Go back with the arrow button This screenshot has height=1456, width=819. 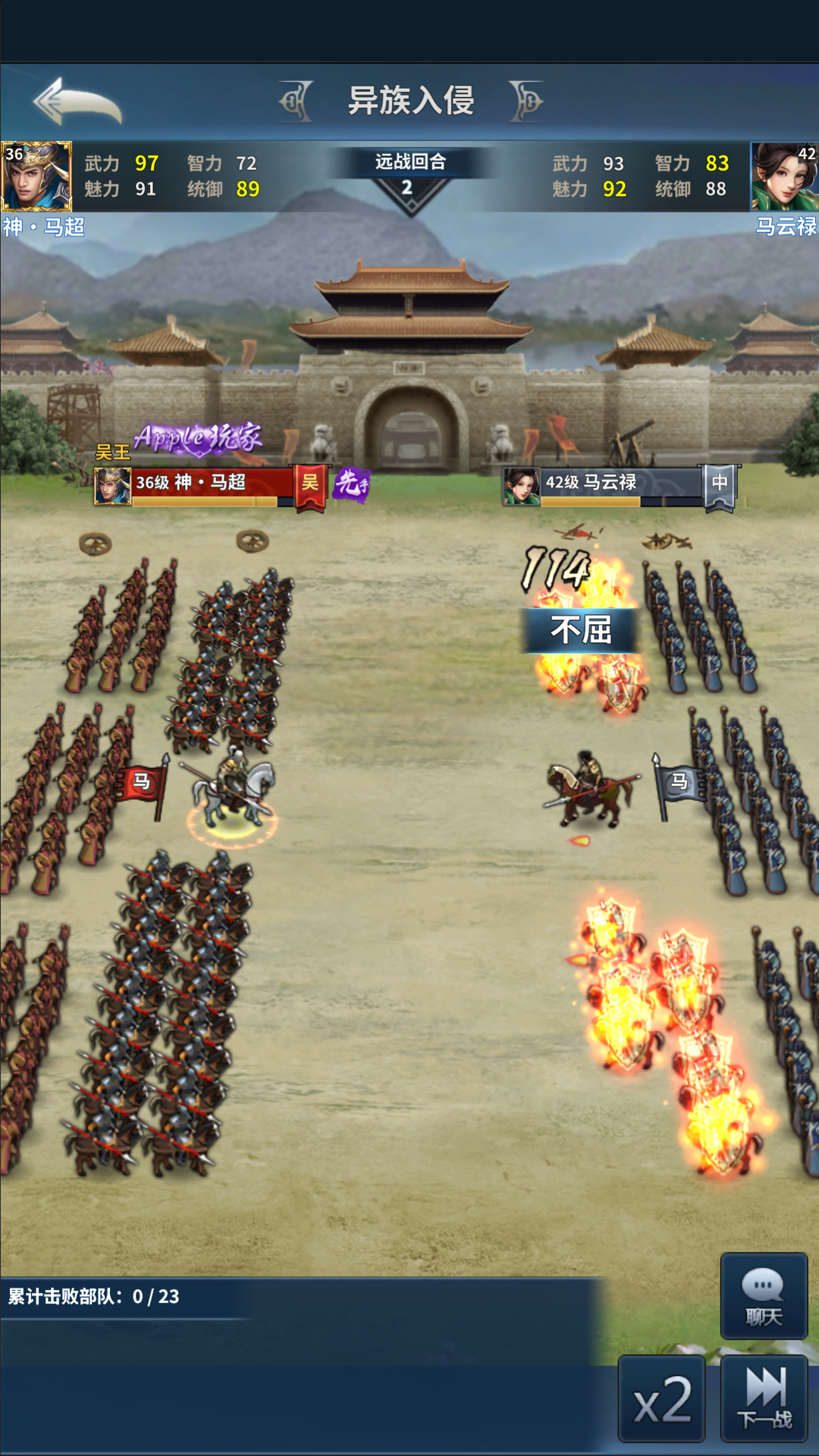tap(77, 102)
